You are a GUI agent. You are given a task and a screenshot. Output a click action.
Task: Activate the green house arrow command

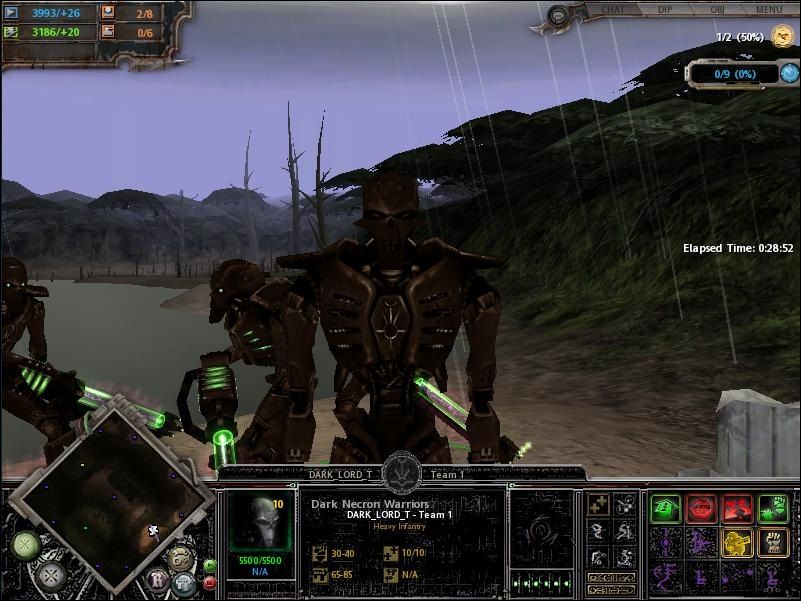click(x=663, y=508)
